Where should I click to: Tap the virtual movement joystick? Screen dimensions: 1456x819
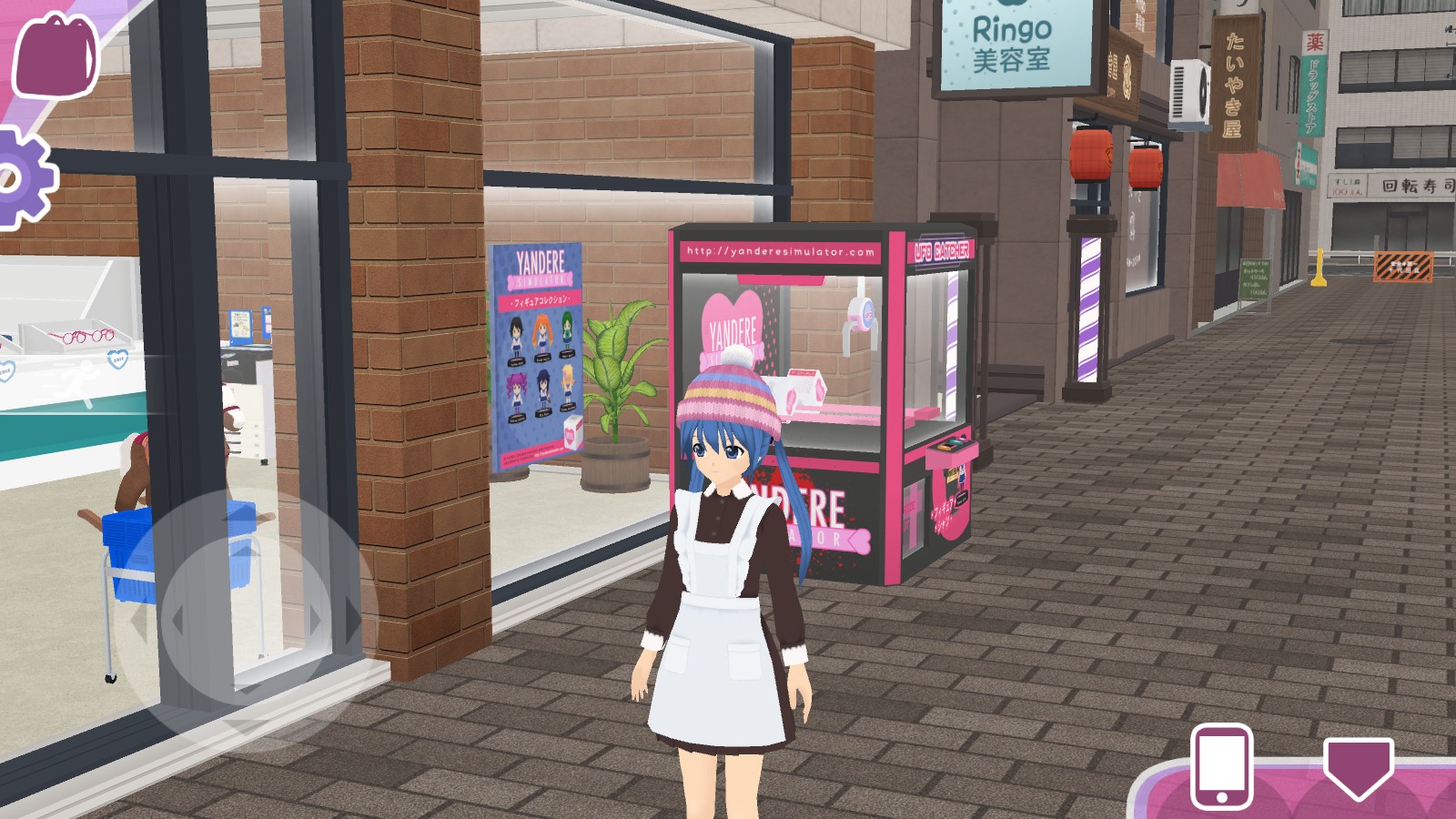[246, 619]
